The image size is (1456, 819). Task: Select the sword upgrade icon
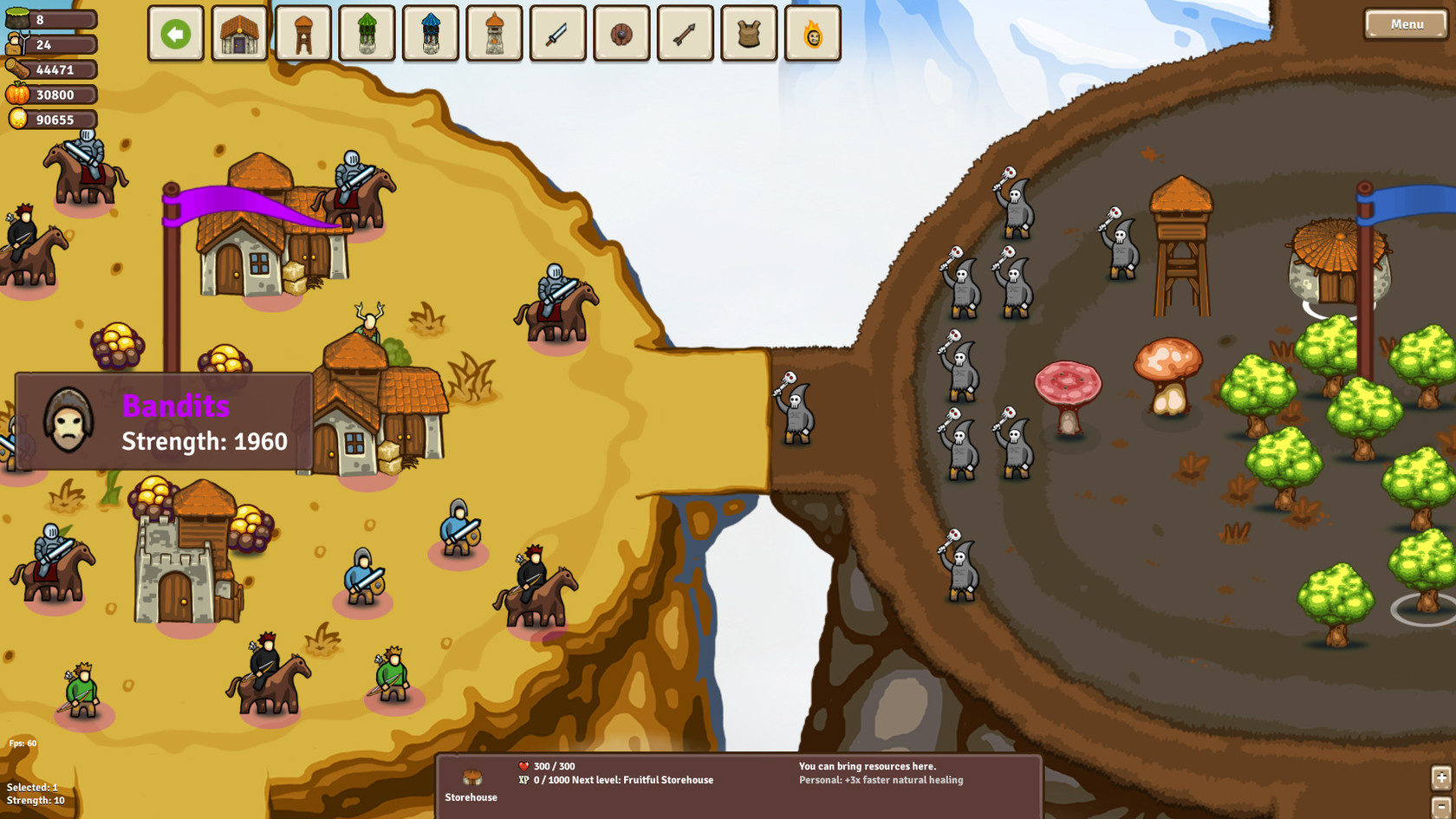557,33
